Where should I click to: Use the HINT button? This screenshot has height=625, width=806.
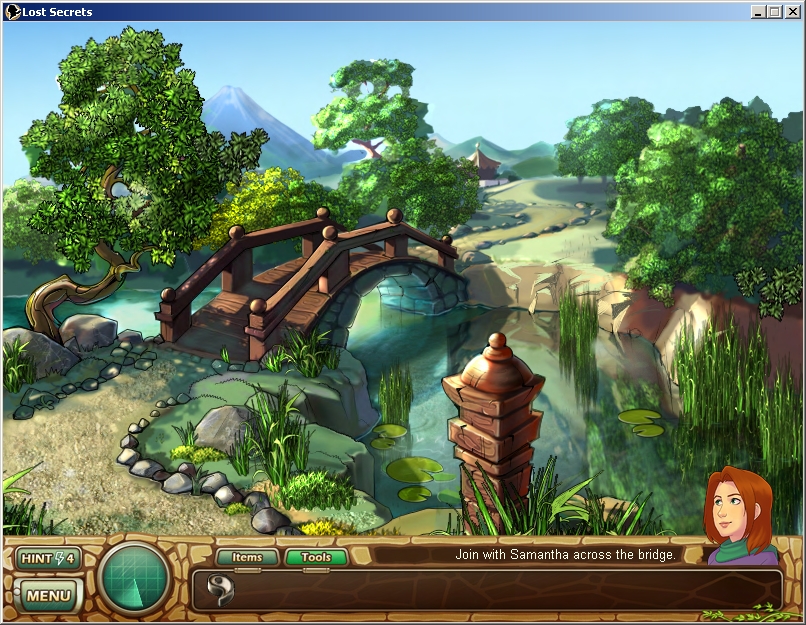click(47, 558)
